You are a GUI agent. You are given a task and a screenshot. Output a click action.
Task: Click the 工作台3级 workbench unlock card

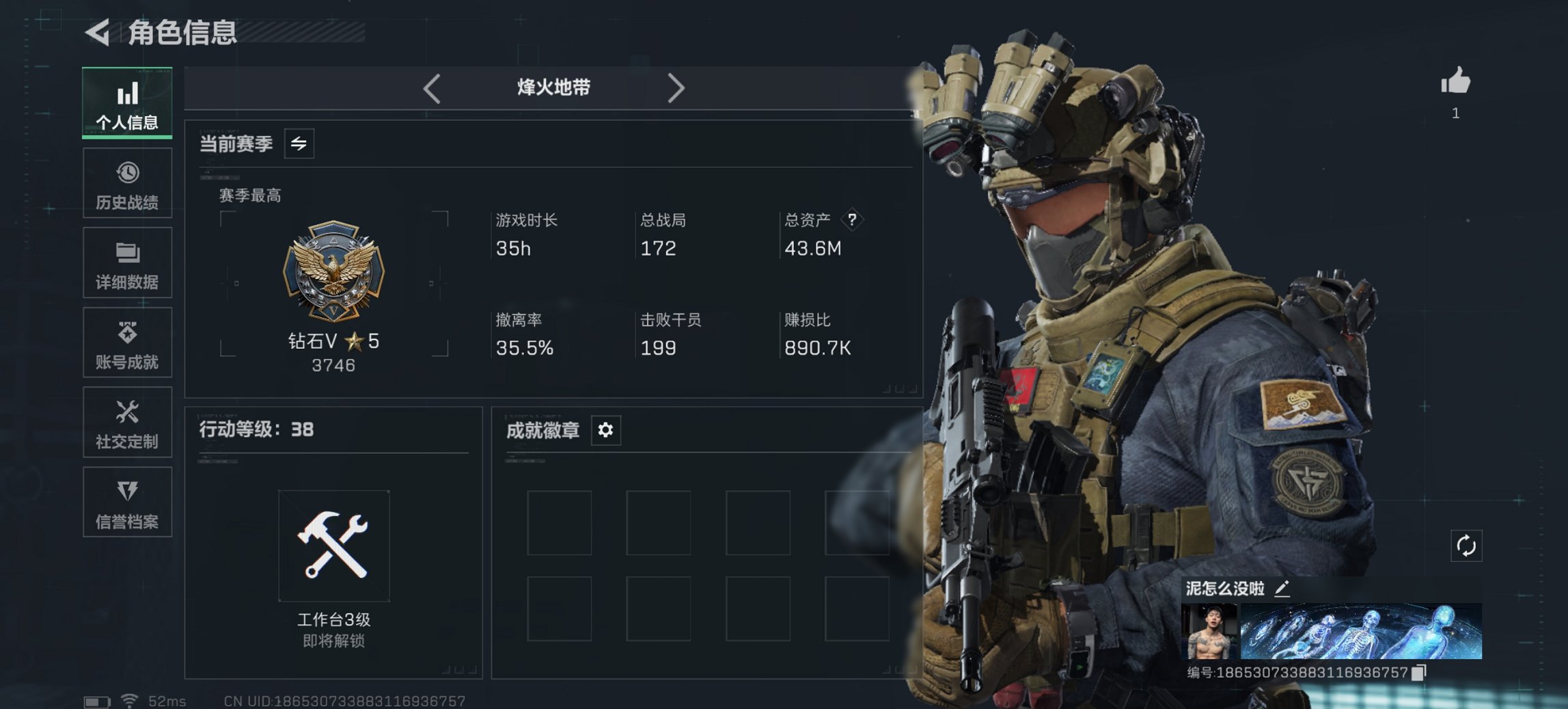(333, 547)
